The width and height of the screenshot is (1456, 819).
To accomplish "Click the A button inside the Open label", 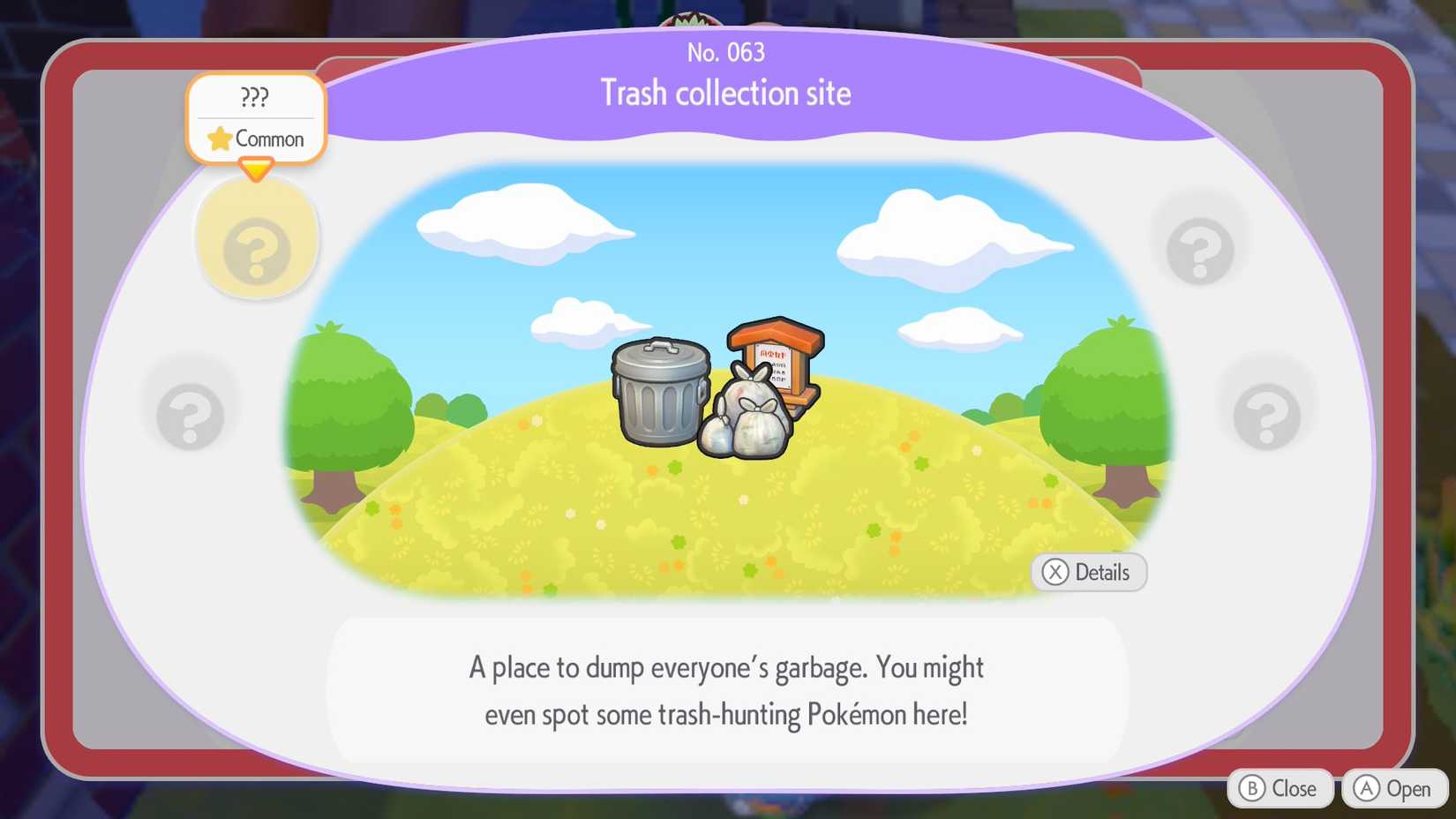I will pyautogui.click(x=1364, y=788).
